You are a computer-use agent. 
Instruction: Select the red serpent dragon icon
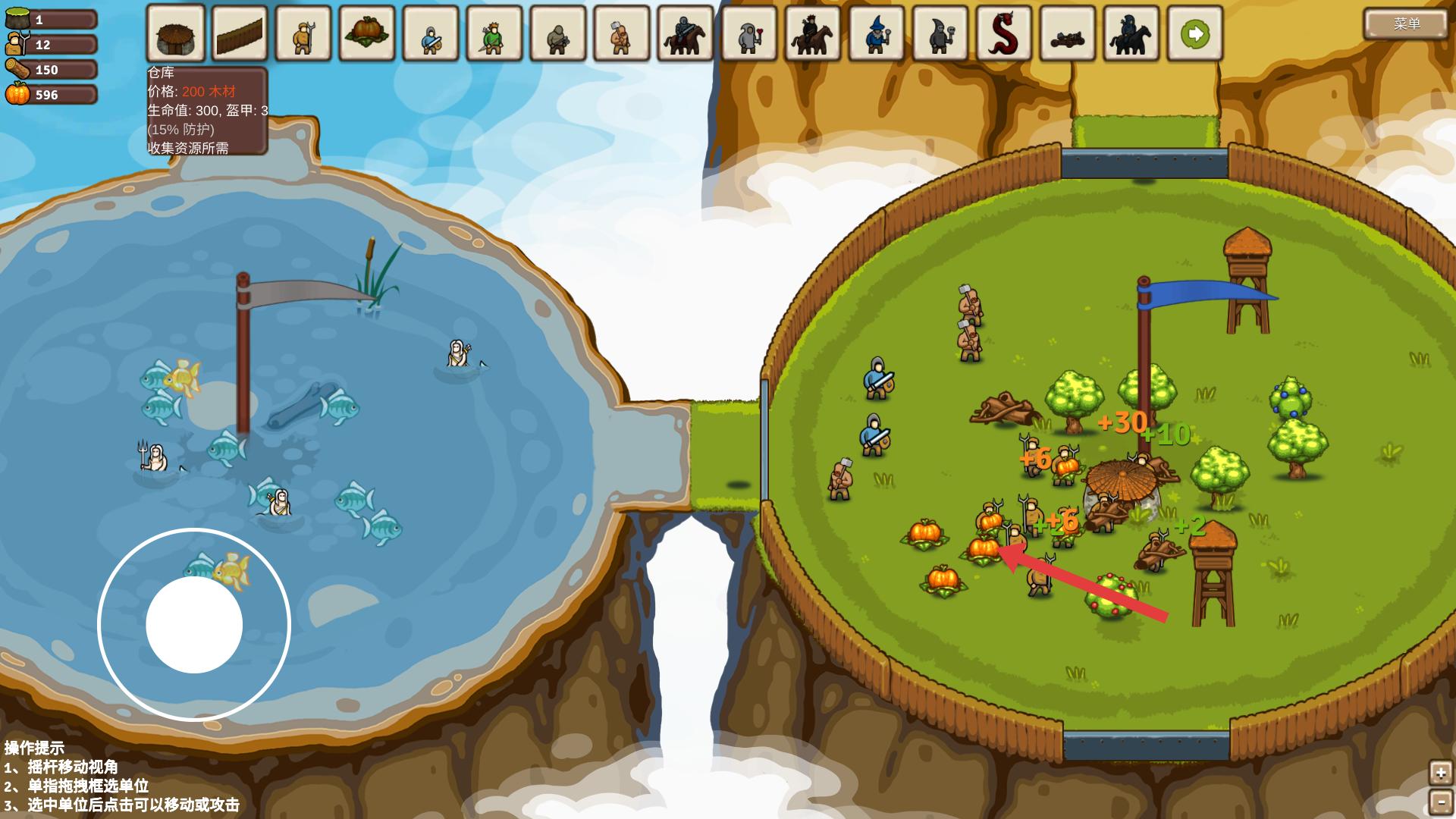point(1004,34)
